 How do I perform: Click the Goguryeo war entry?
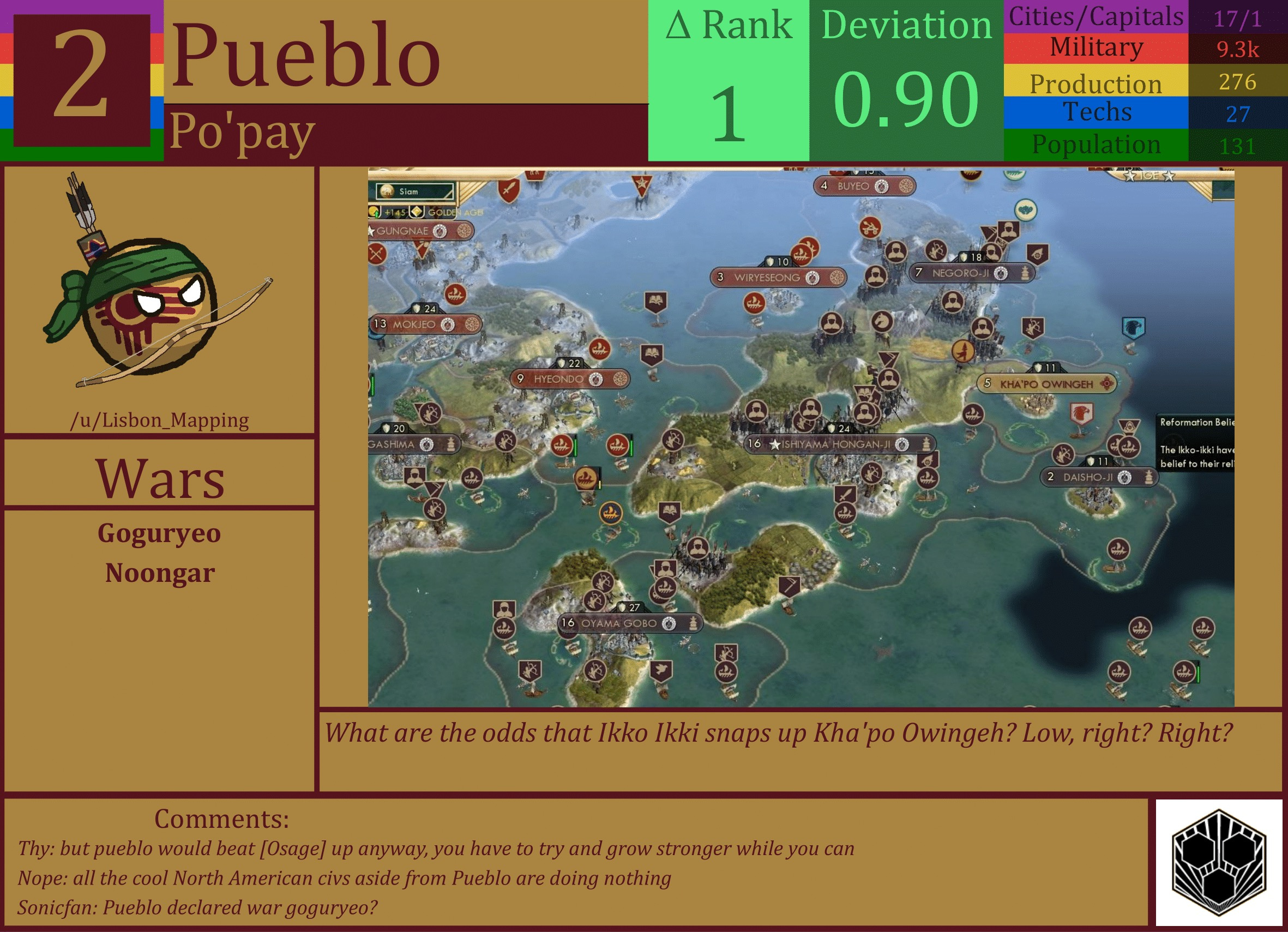click(x=161, y=533)
